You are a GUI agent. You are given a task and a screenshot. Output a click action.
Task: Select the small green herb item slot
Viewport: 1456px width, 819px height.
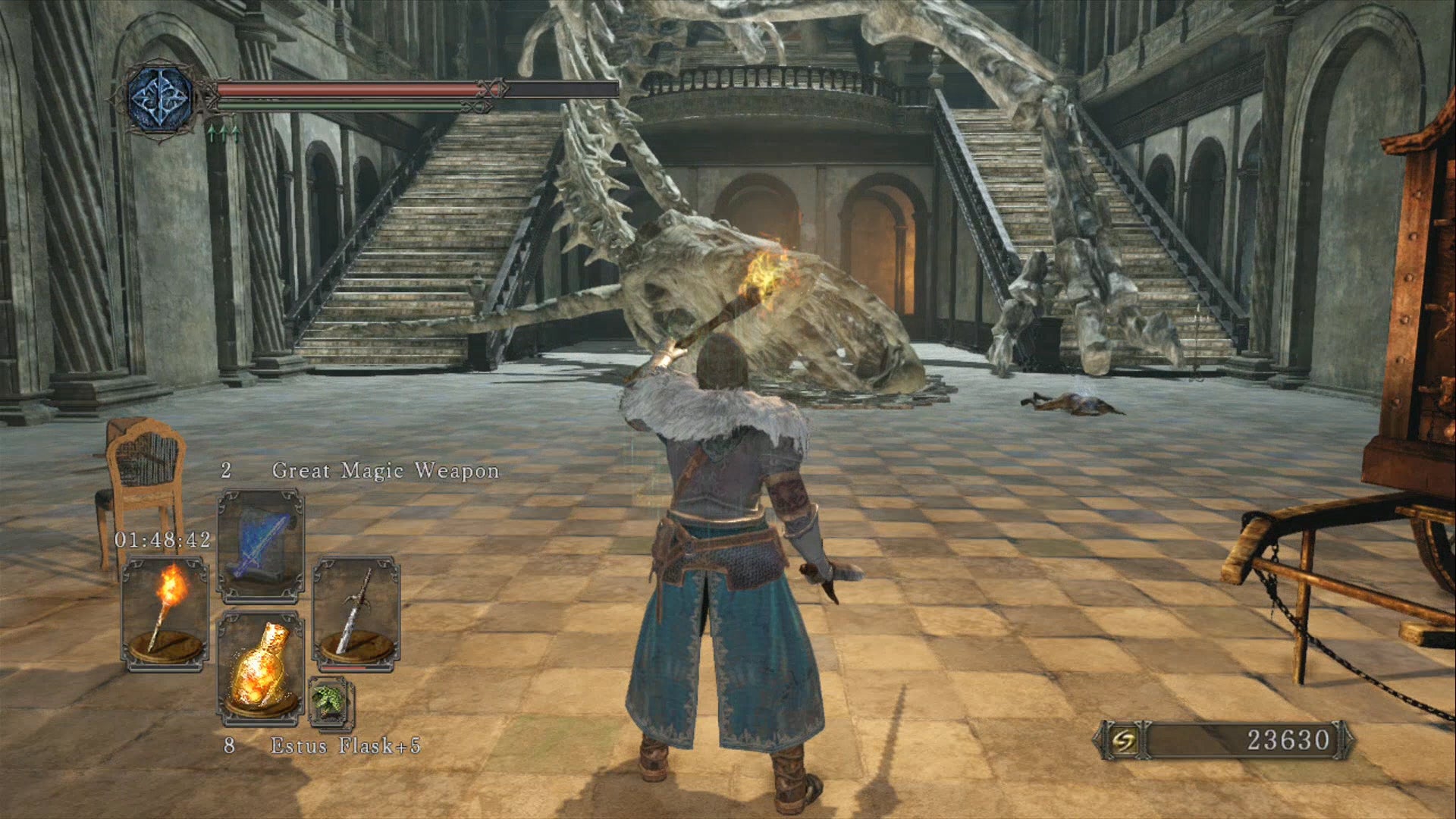coord(331,701)
